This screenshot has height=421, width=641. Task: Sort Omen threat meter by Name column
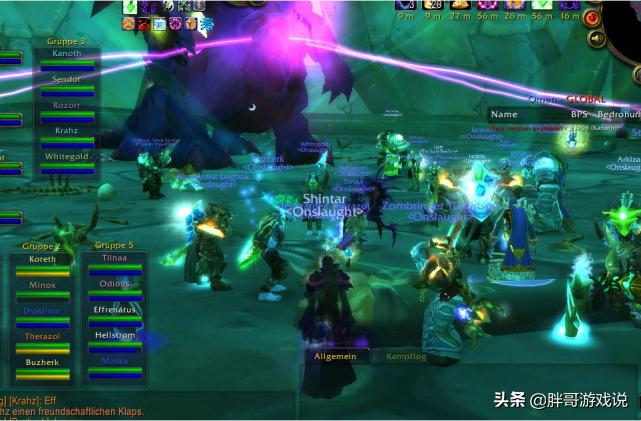(504, 114)
